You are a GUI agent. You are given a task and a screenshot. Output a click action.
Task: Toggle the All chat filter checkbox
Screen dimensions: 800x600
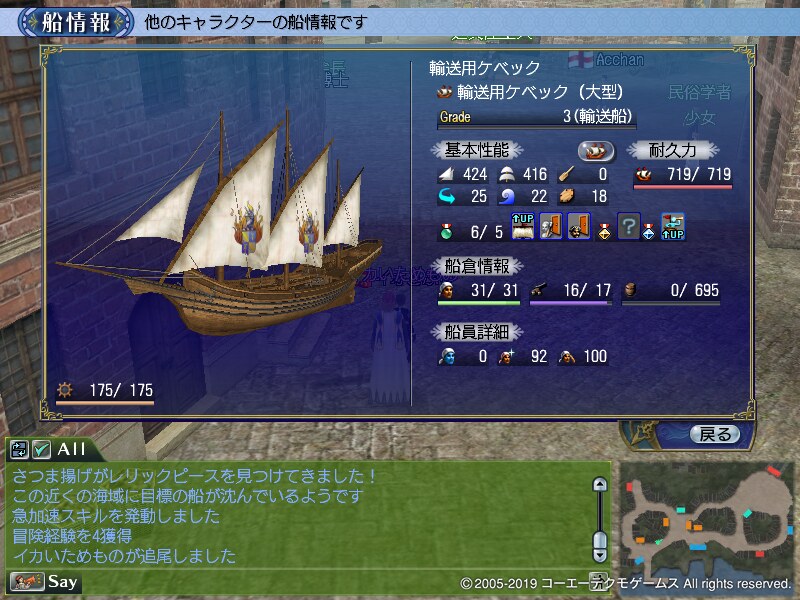click(41, 450)
